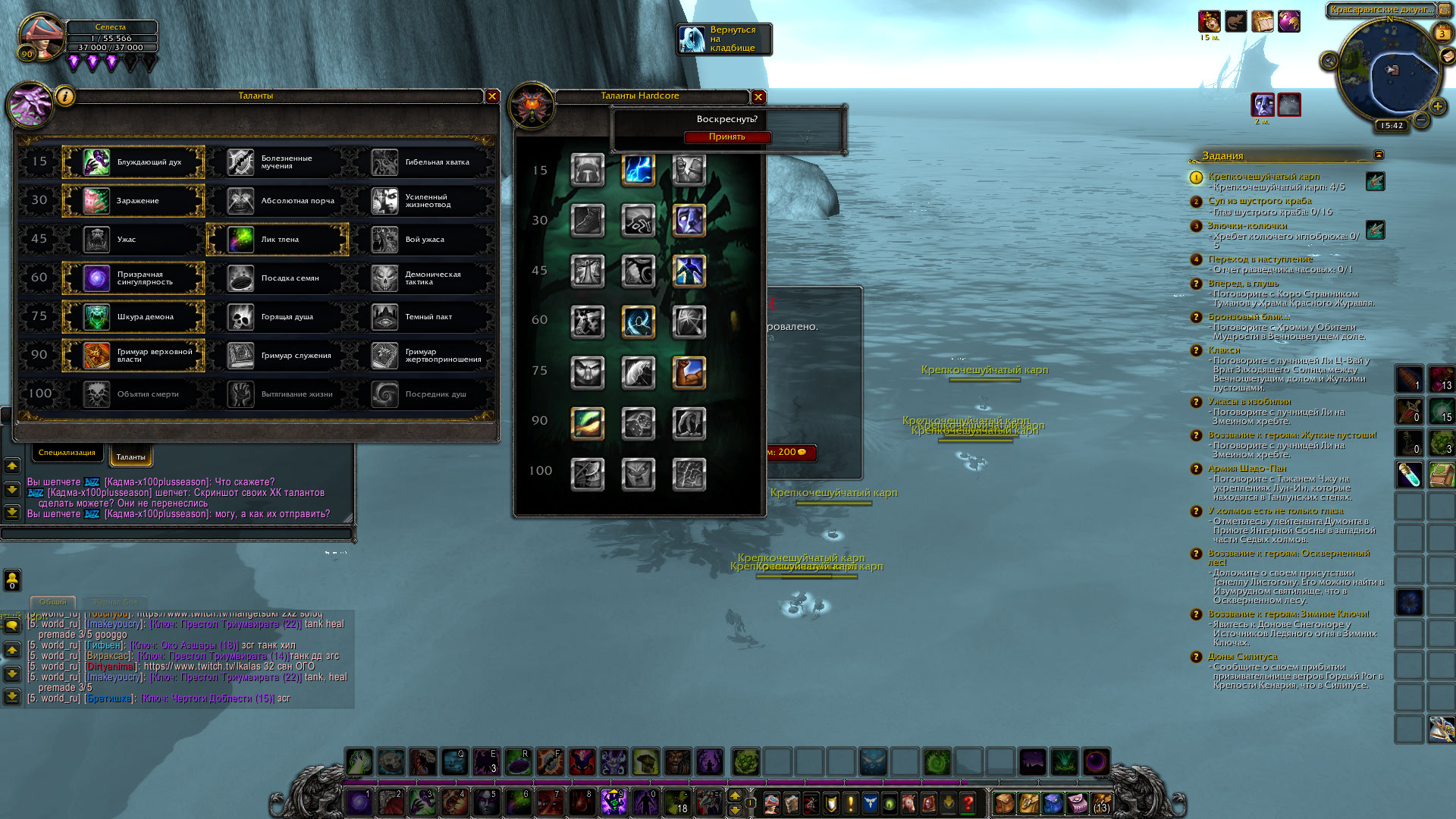This screenshot has width=1456, height=819.
Task: Switch to the Специализация tab
Action: coord(67,453)
